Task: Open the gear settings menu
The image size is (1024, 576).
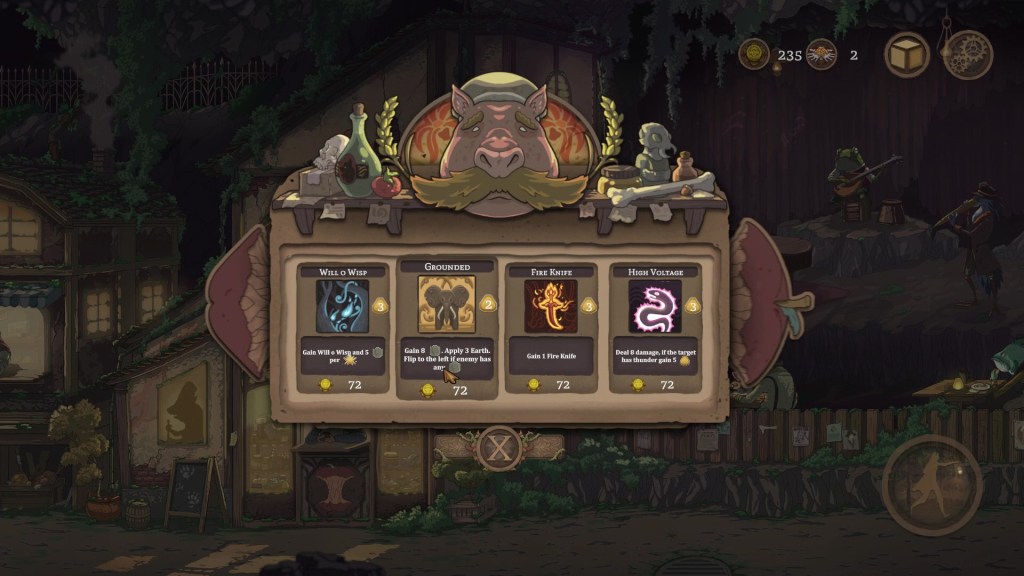Action: [967, 54]
